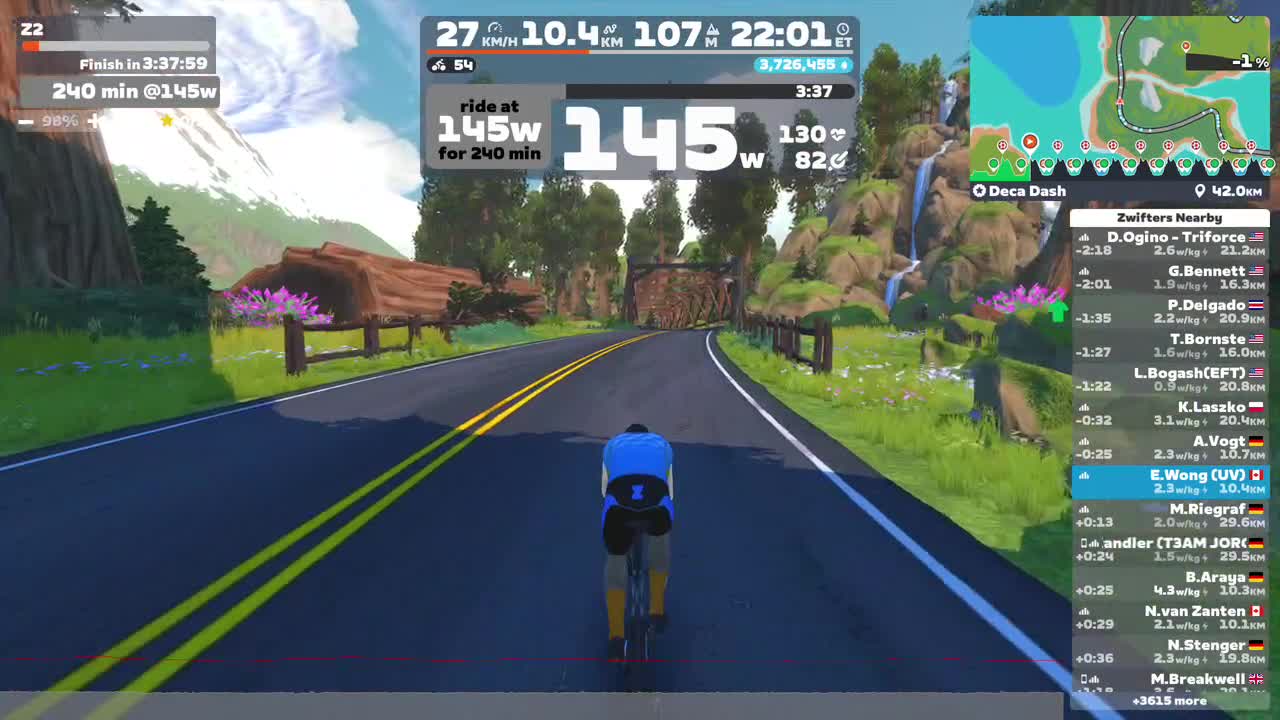This screenshot has height=720, width=1280.
Task: Select the E.Wong (UV) rider entry
Action: [x=1170, y=480]
